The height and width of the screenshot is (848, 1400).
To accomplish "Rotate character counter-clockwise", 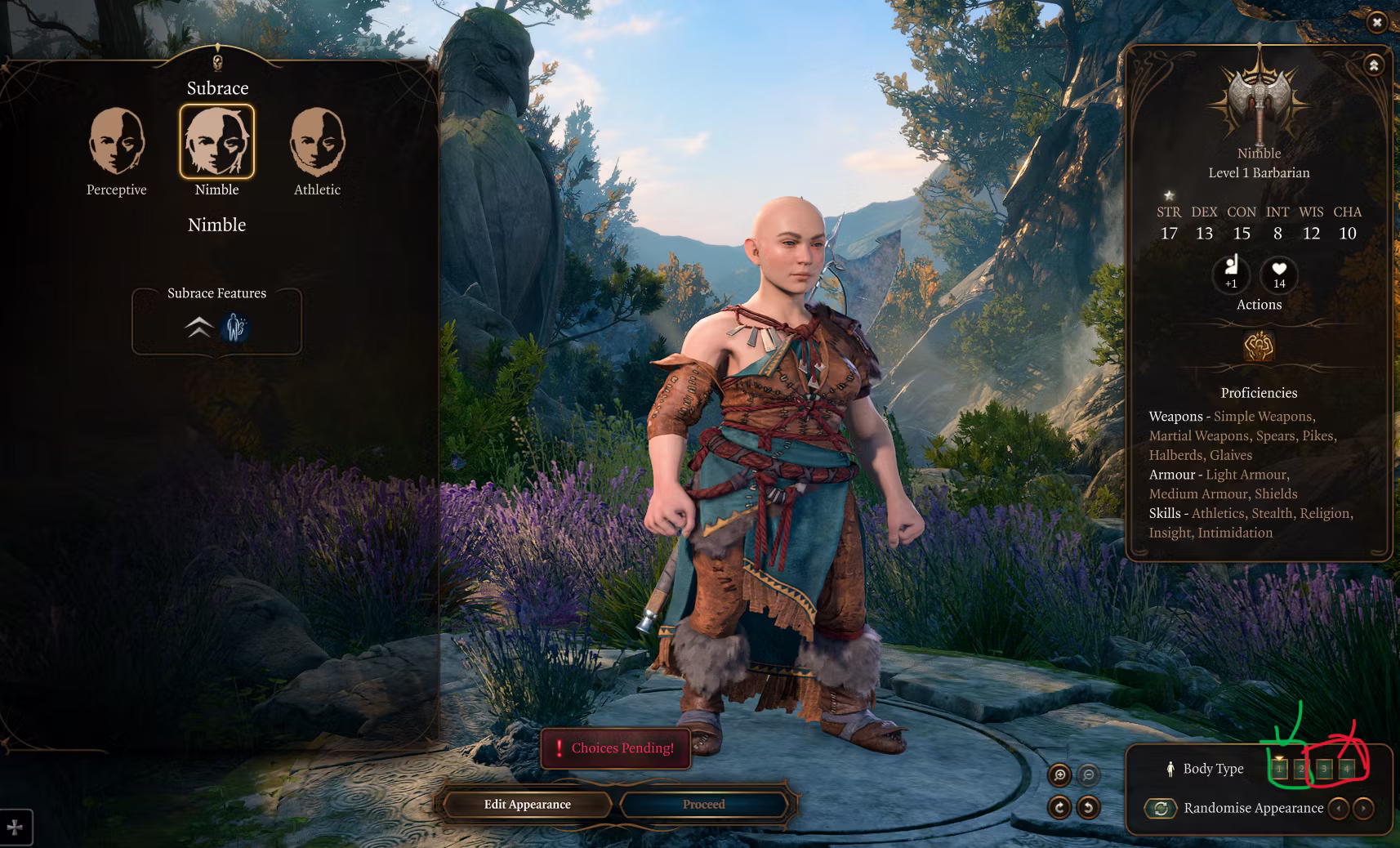I will pyautogui.click(x=1088, y=808).
